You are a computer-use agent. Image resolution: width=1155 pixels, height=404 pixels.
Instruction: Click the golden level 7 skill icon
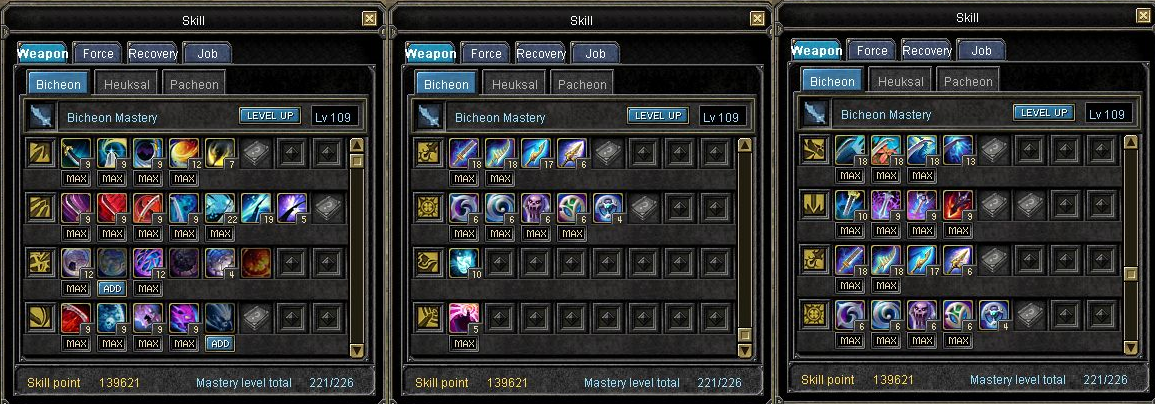[x=219, y=153]
